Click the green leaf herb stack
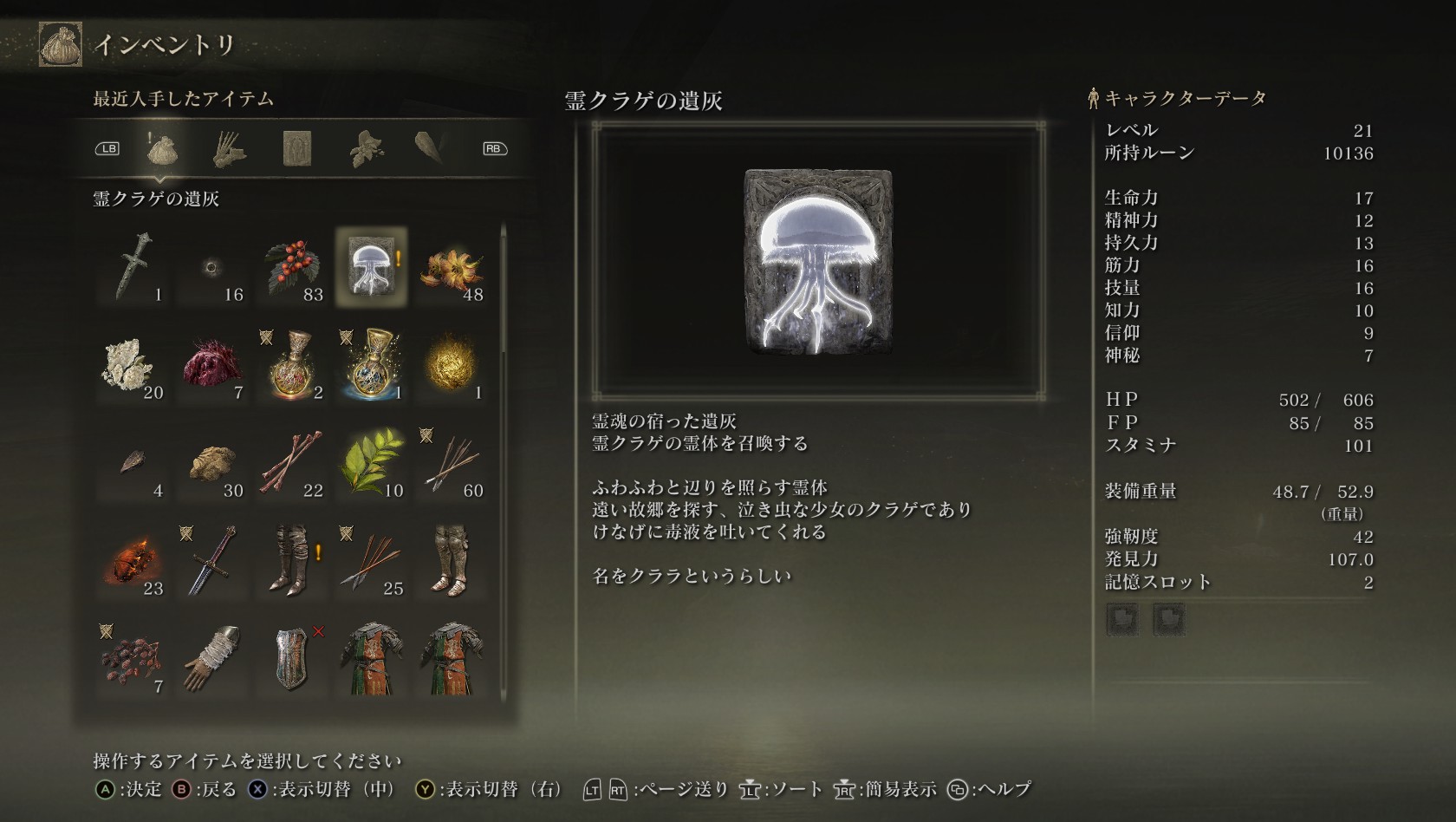Screen dimensions: 1456x822 coord(371,463)
